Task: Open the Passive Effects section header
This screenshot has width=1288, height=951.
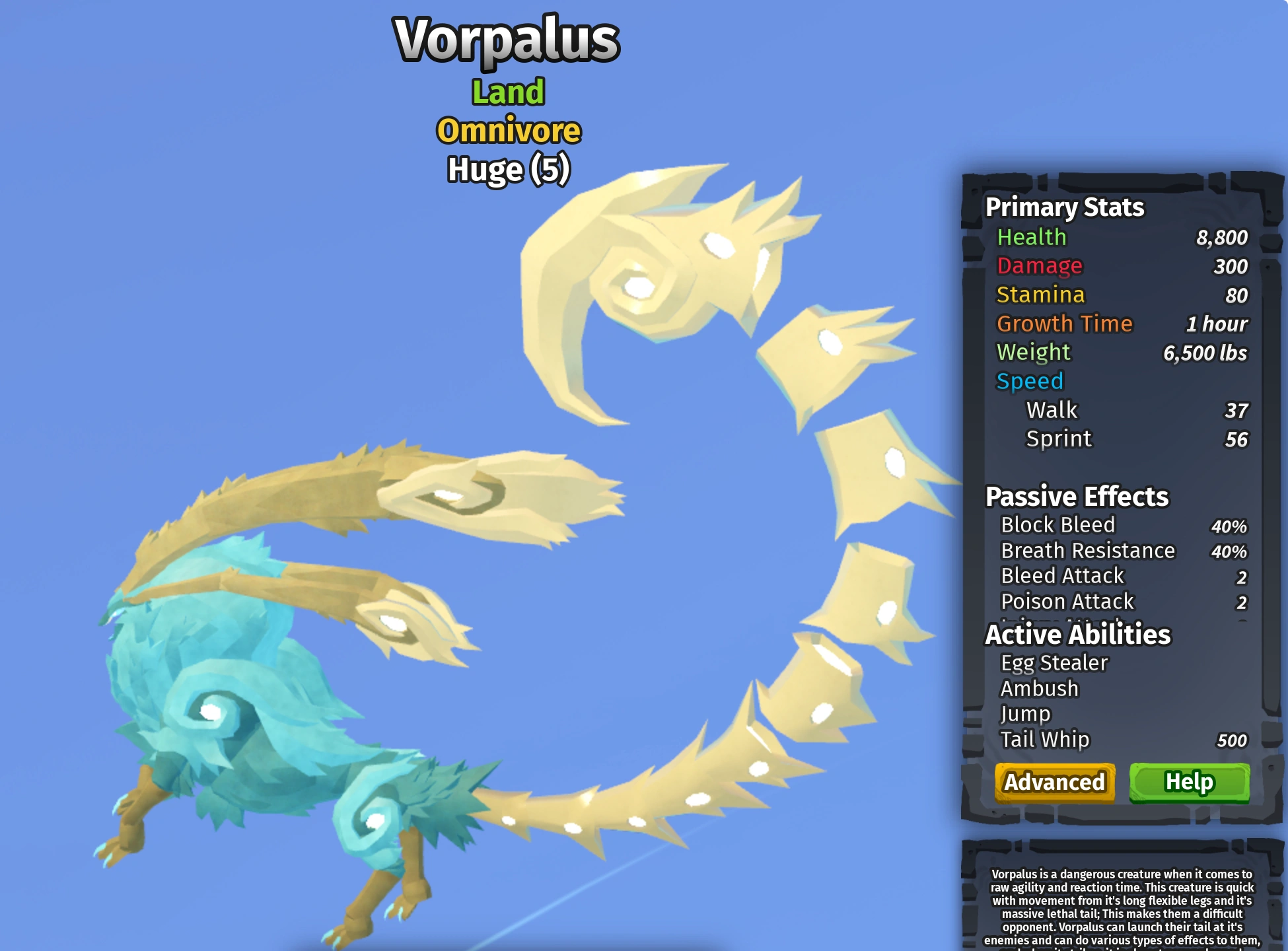Action: [x=1076, y=496]
